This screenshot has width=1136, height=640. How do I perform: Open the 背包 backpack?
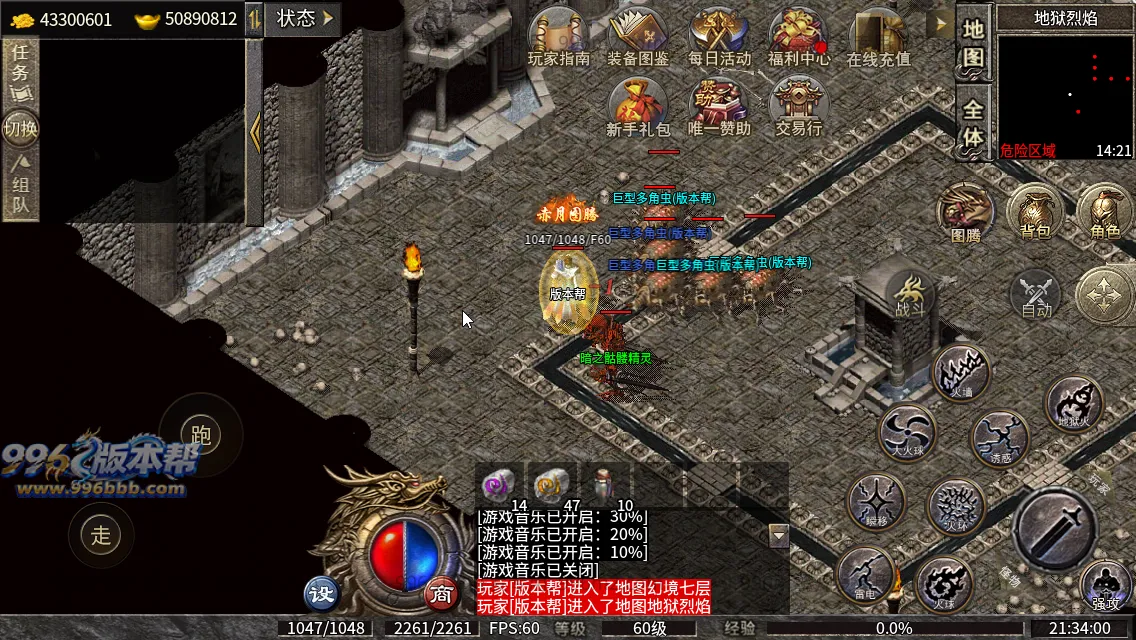coord(1035,212)
